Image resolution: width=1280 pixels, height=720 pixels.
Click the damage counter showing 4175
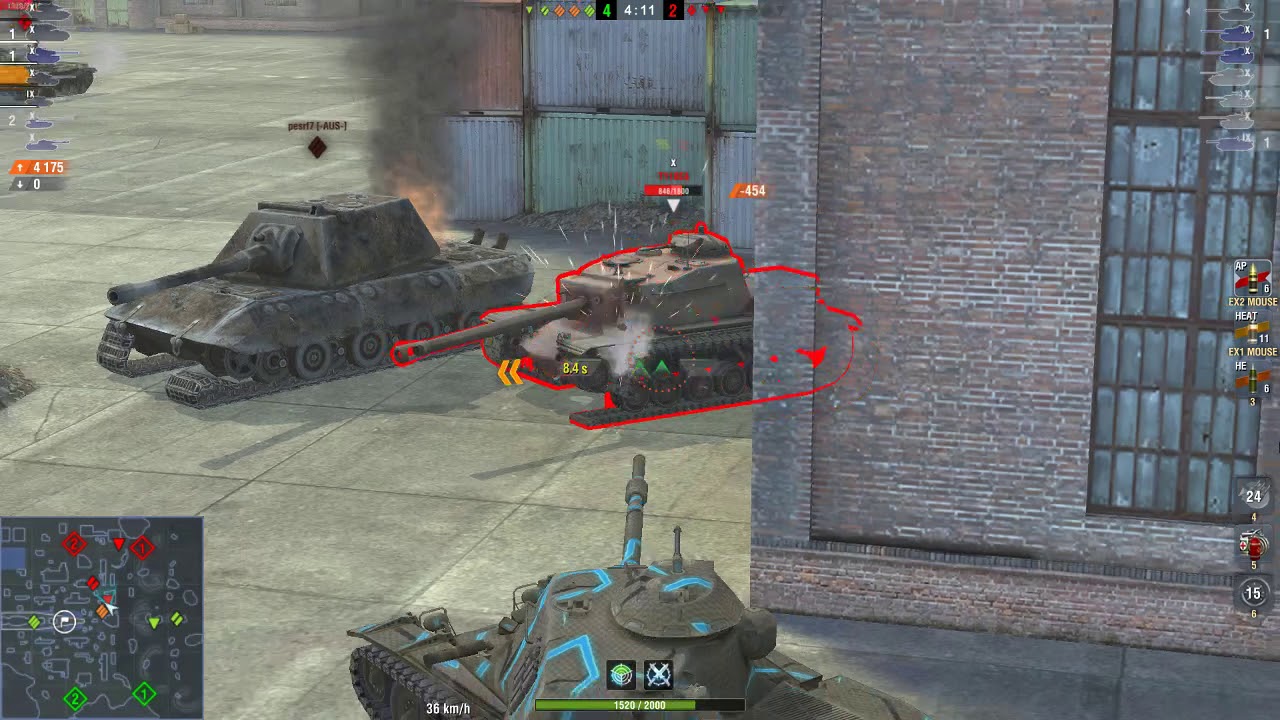click(38, 167)
